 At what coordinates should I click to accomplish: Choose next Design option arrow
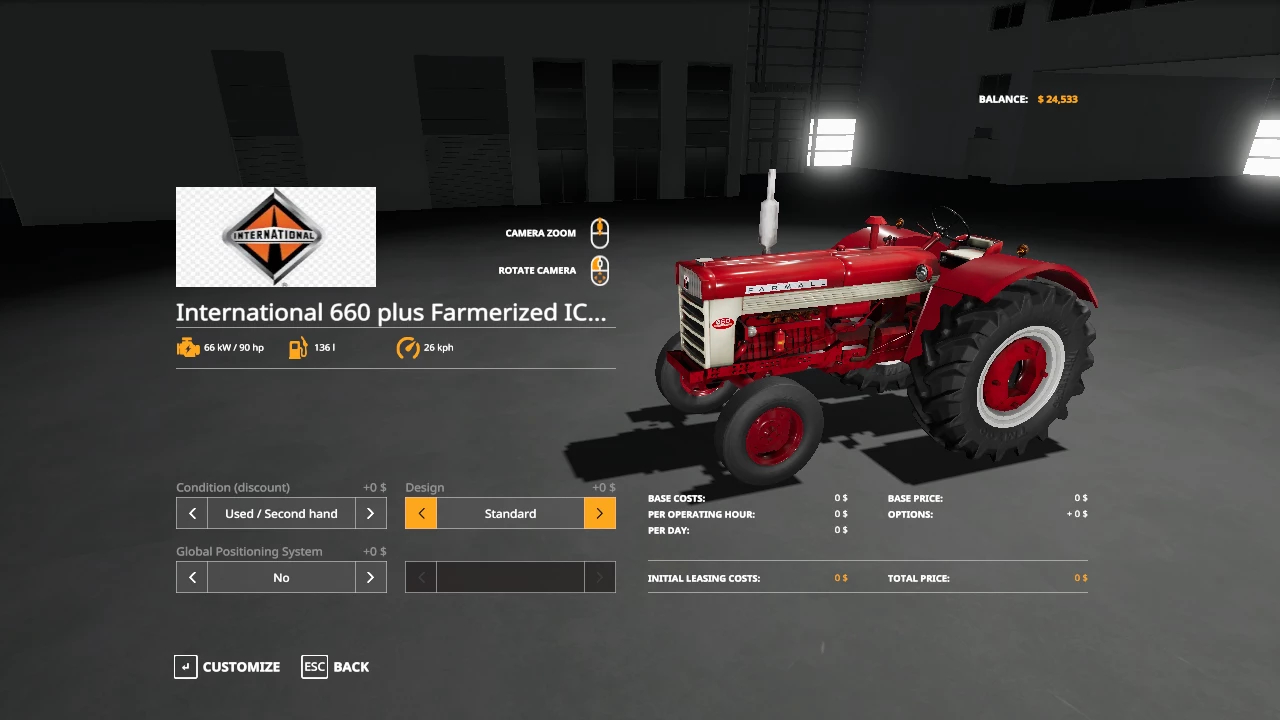click(x=599, y=513)
